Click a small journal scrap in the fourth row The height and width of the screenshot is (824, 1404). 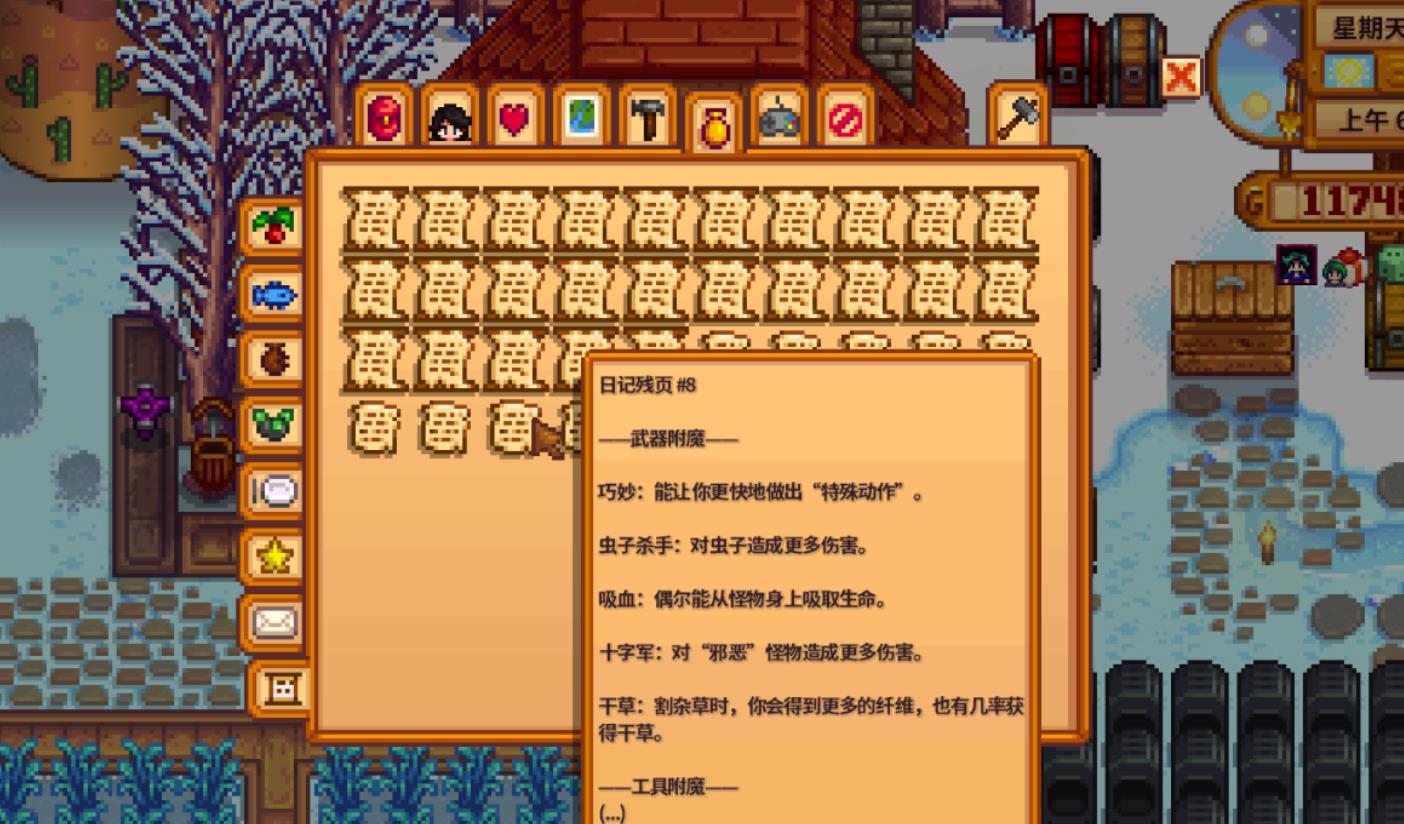click(x=378, y=430)
